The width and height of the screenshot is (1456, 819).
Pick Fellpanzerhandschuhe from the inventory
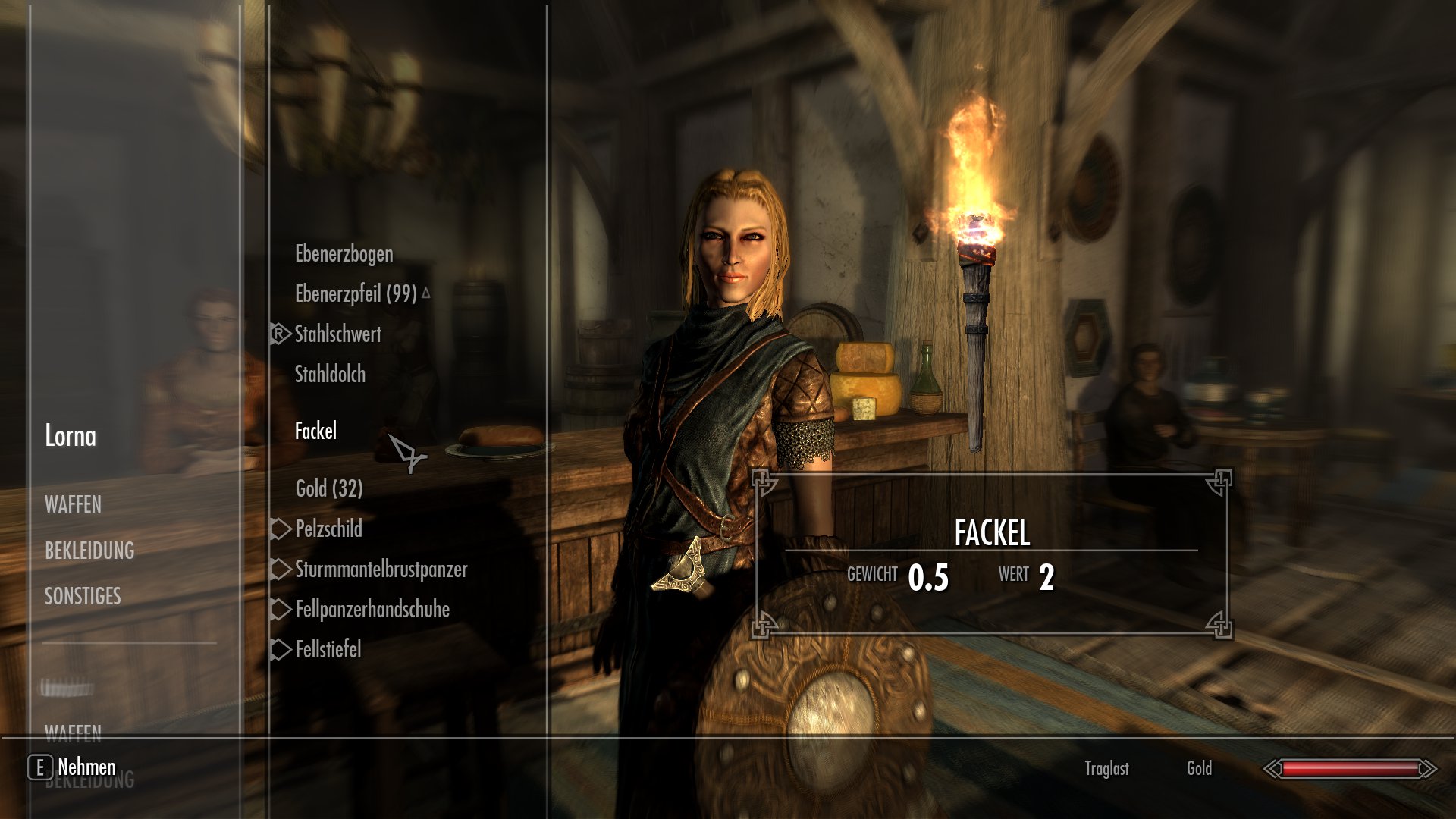[x=372, y=610]
